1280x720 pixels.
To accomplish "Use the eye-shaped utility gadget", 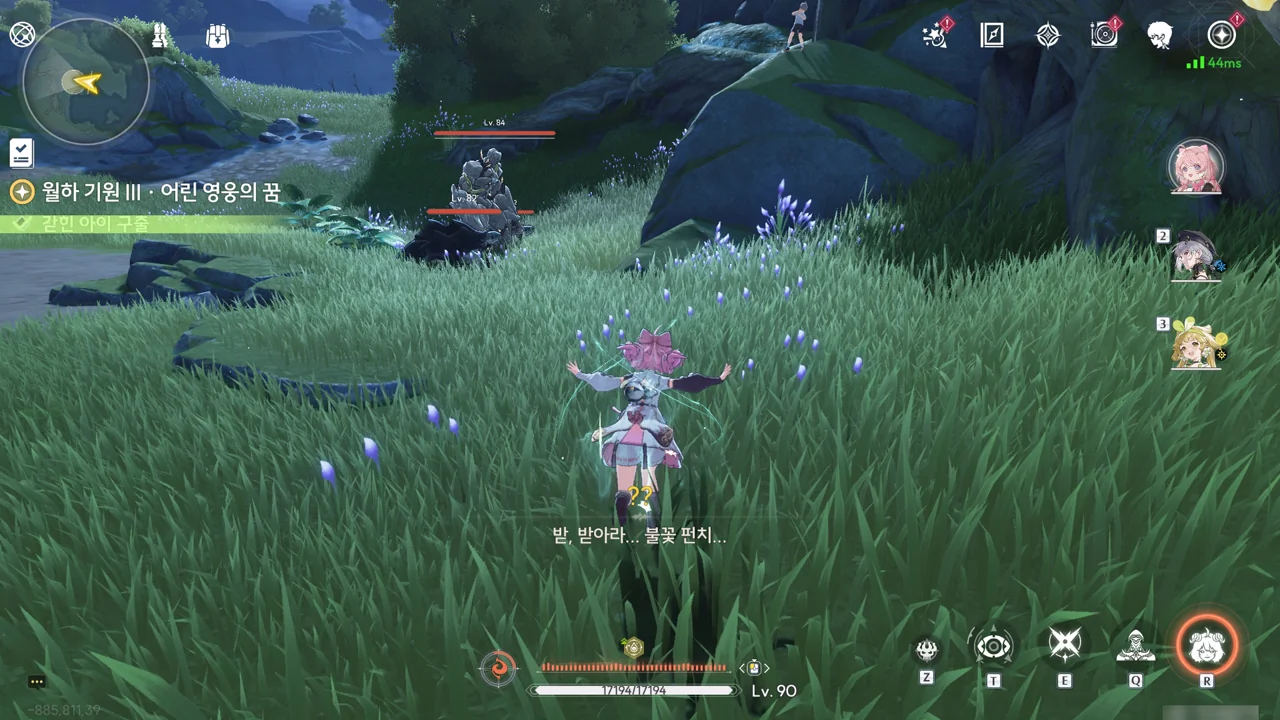I will tap(994, 647).
